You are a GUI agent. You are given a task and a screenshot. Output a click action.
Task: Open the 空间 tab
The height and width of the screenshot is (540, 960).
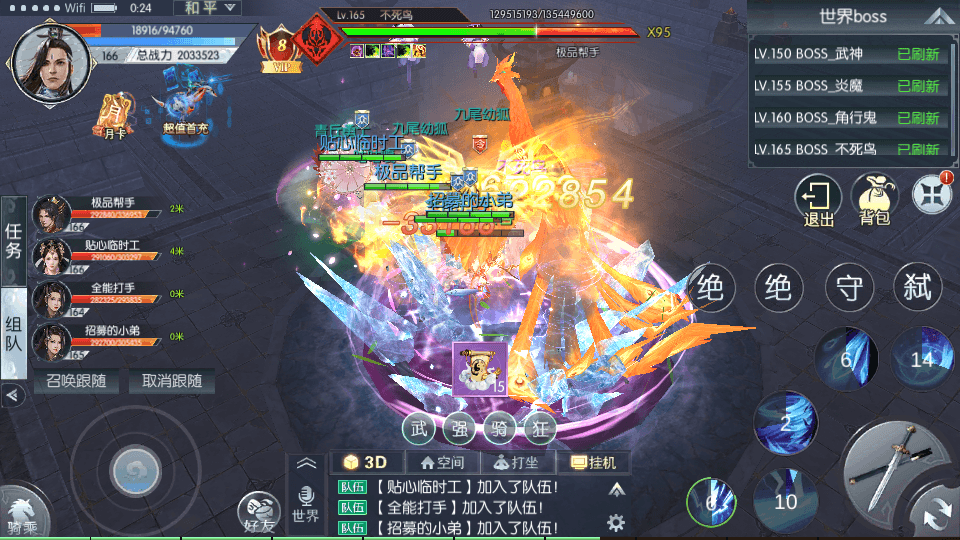(442, 462)
